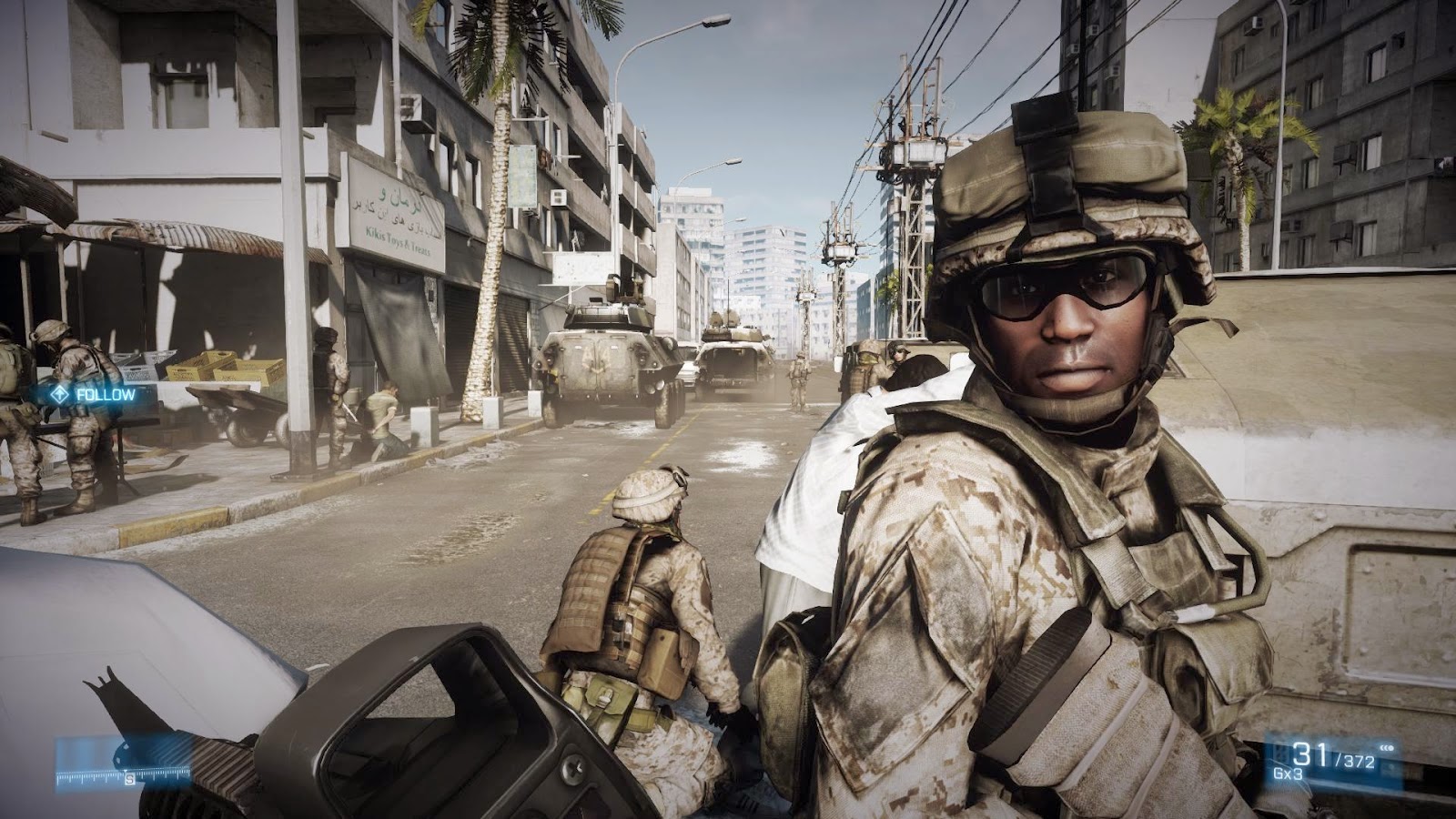Click the compass heading tick marker
The image size is (1456, 819).
point(126,770)
